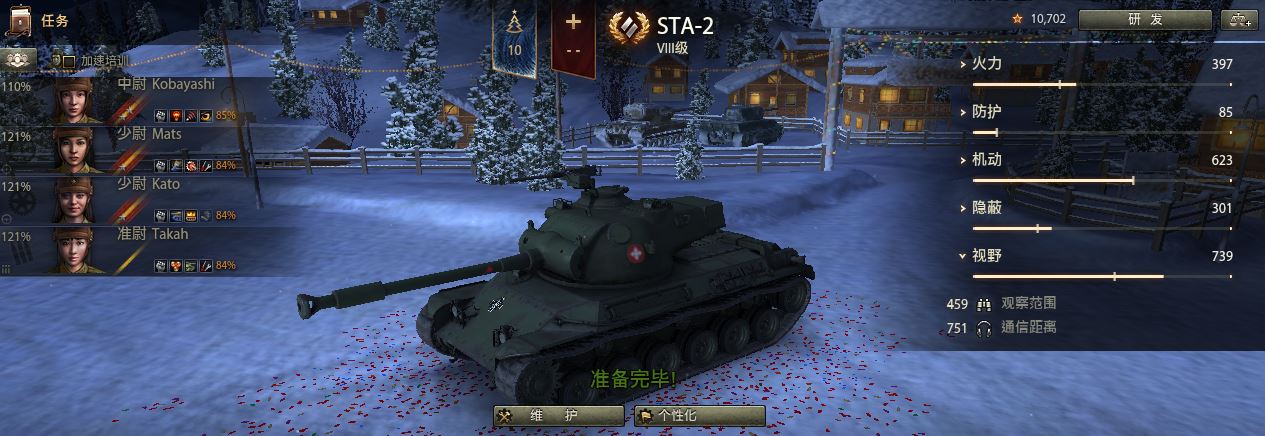Click the crew lotus emblem button

pos(16,59)
